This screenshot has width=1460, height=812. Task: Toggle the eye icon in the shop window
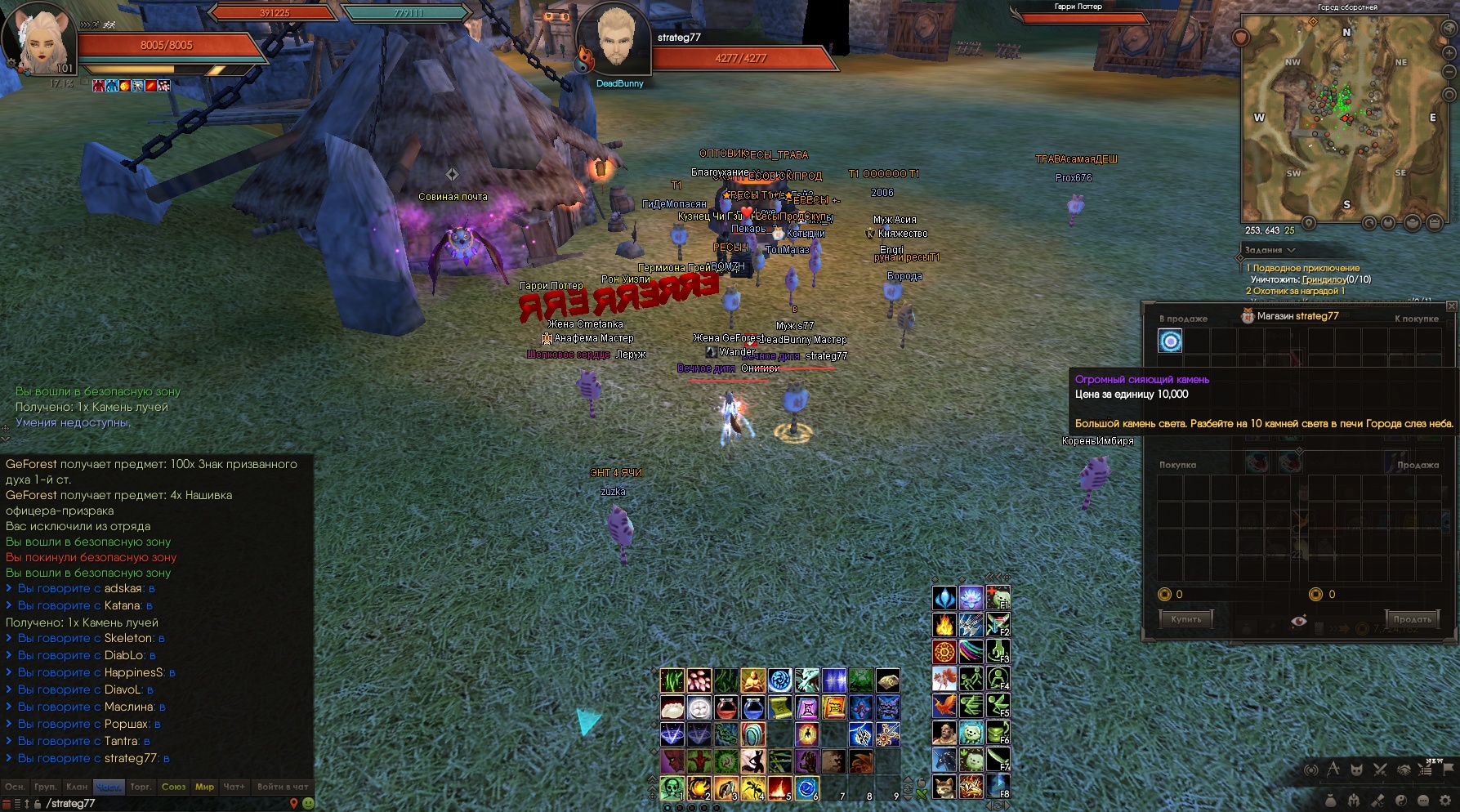tap(1298, 621)
